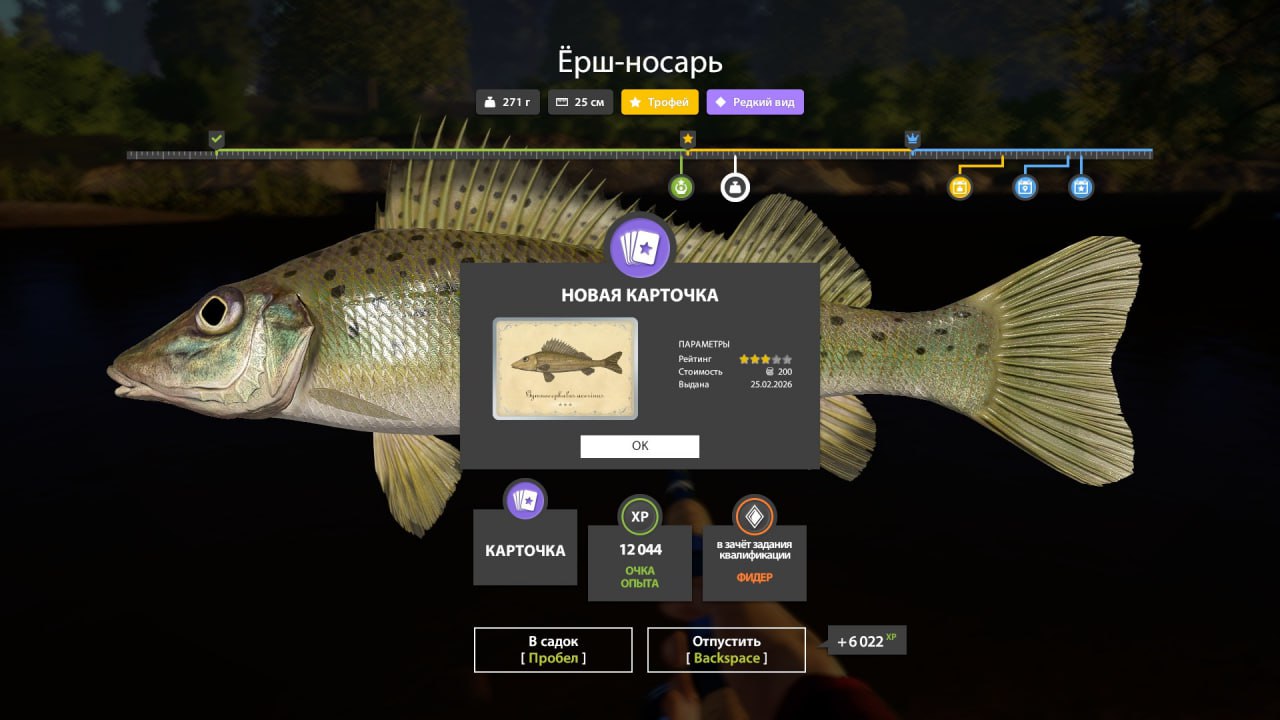Confirm the new card with OK

pos(640,447)
